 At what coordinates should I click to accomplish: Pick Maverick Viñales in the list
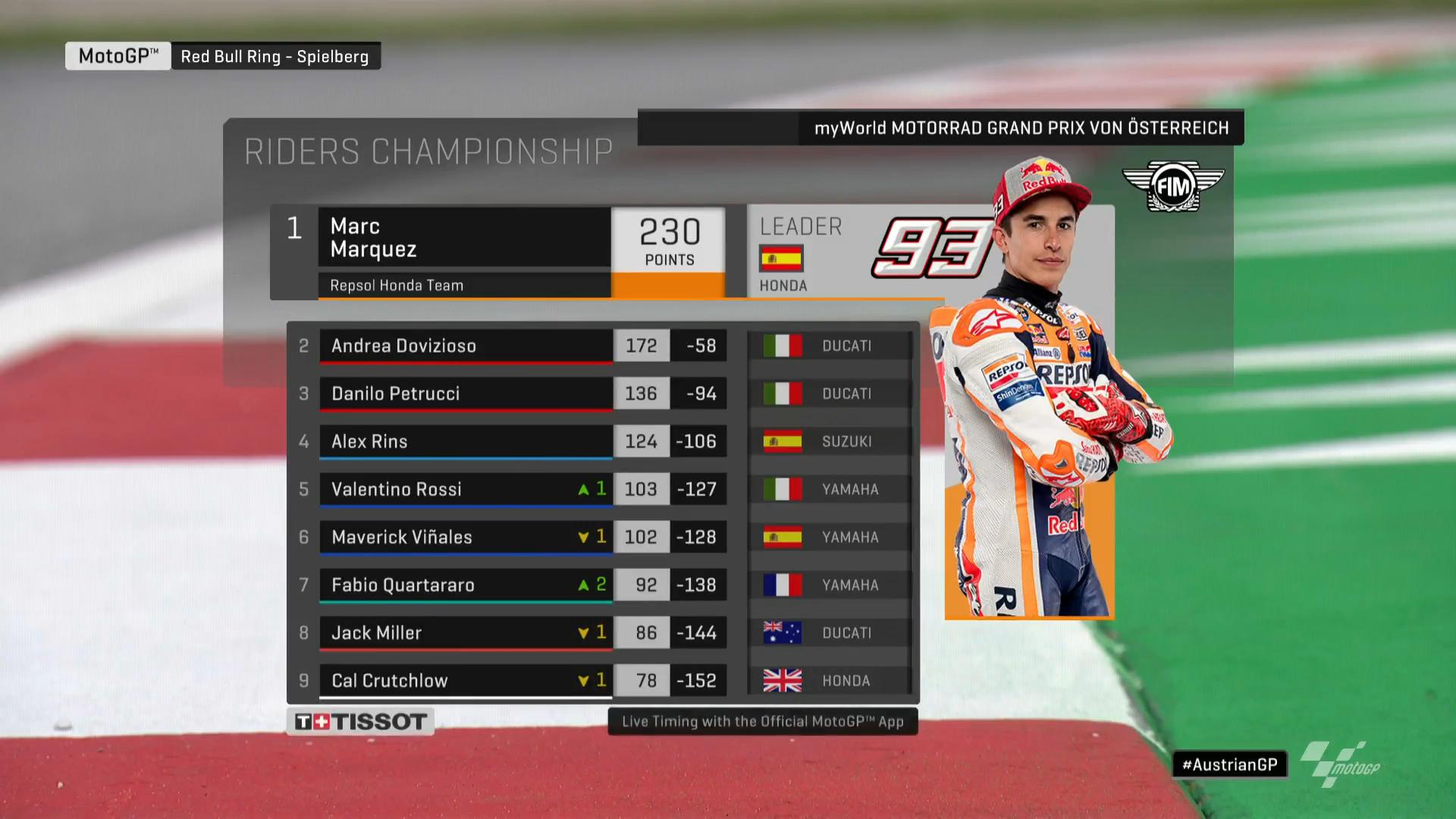pos(465,537)
